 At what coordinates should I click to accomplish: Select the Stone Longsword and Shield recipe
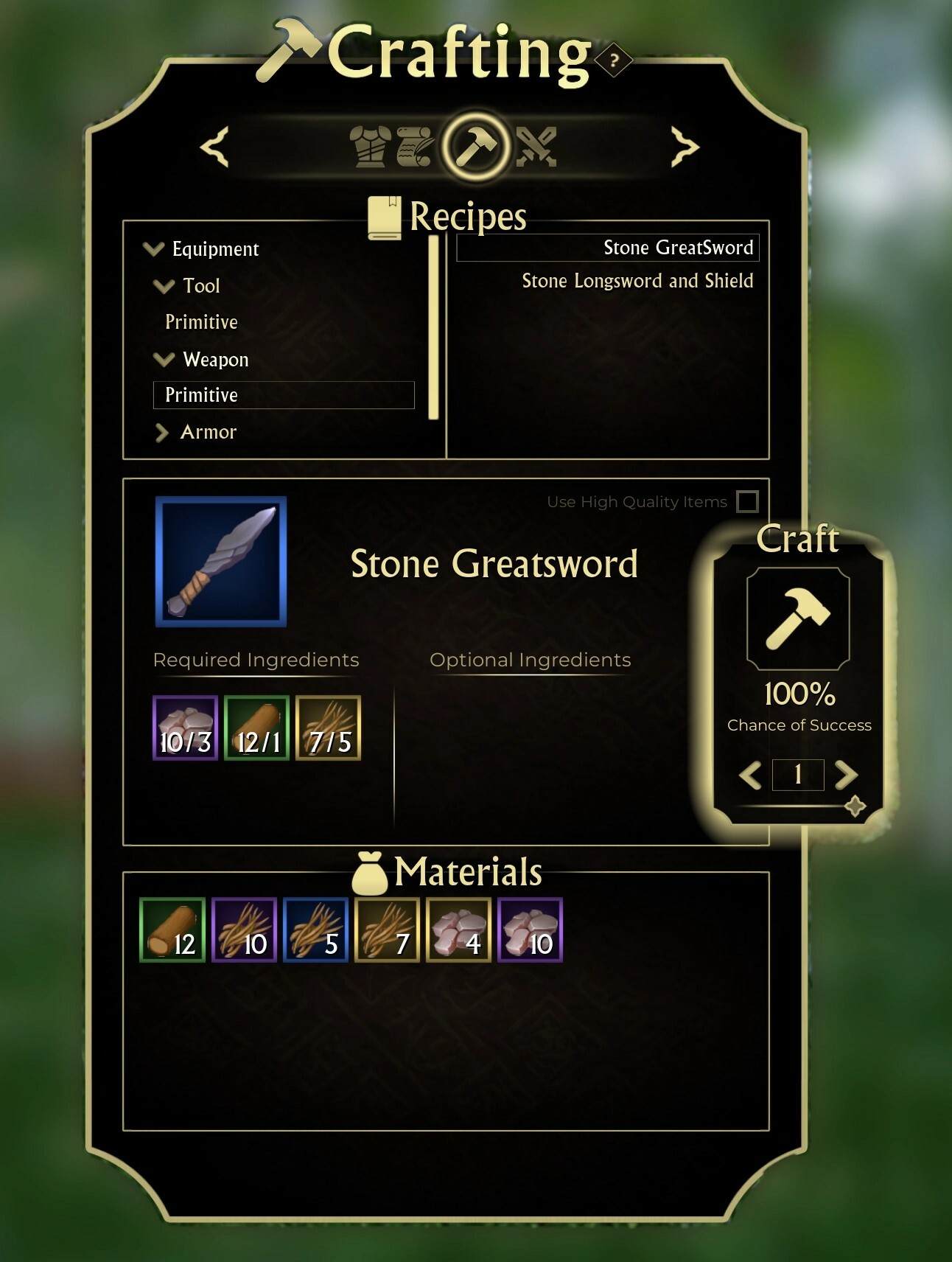coord(637,281)
